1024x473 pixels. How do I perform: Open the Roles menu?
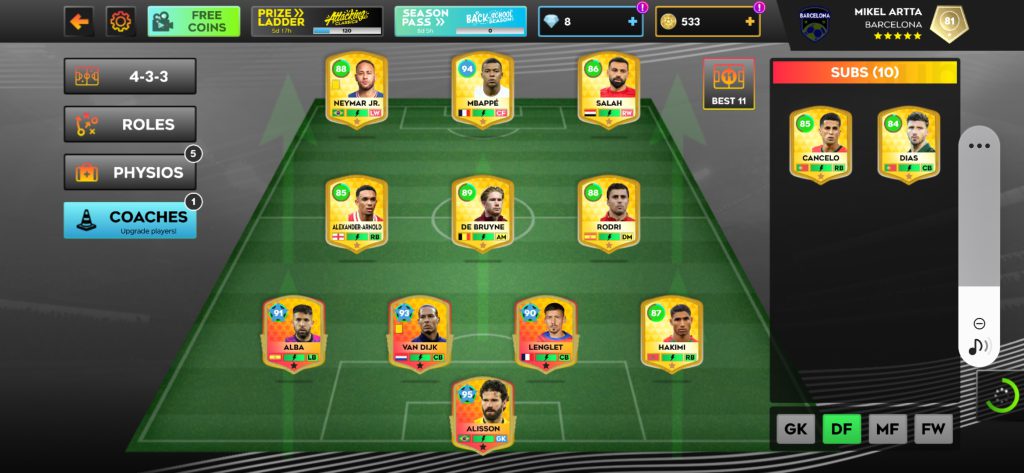tap(130, 124)
